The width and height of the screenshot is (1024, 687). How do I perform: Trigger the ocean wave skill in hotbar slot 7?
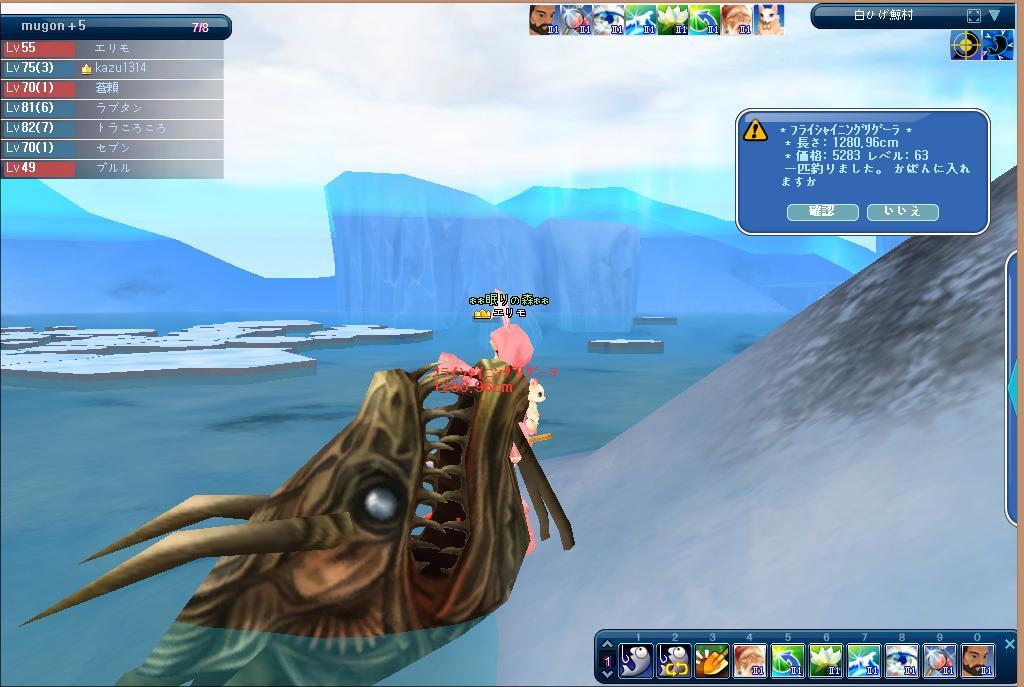(864, 661)
